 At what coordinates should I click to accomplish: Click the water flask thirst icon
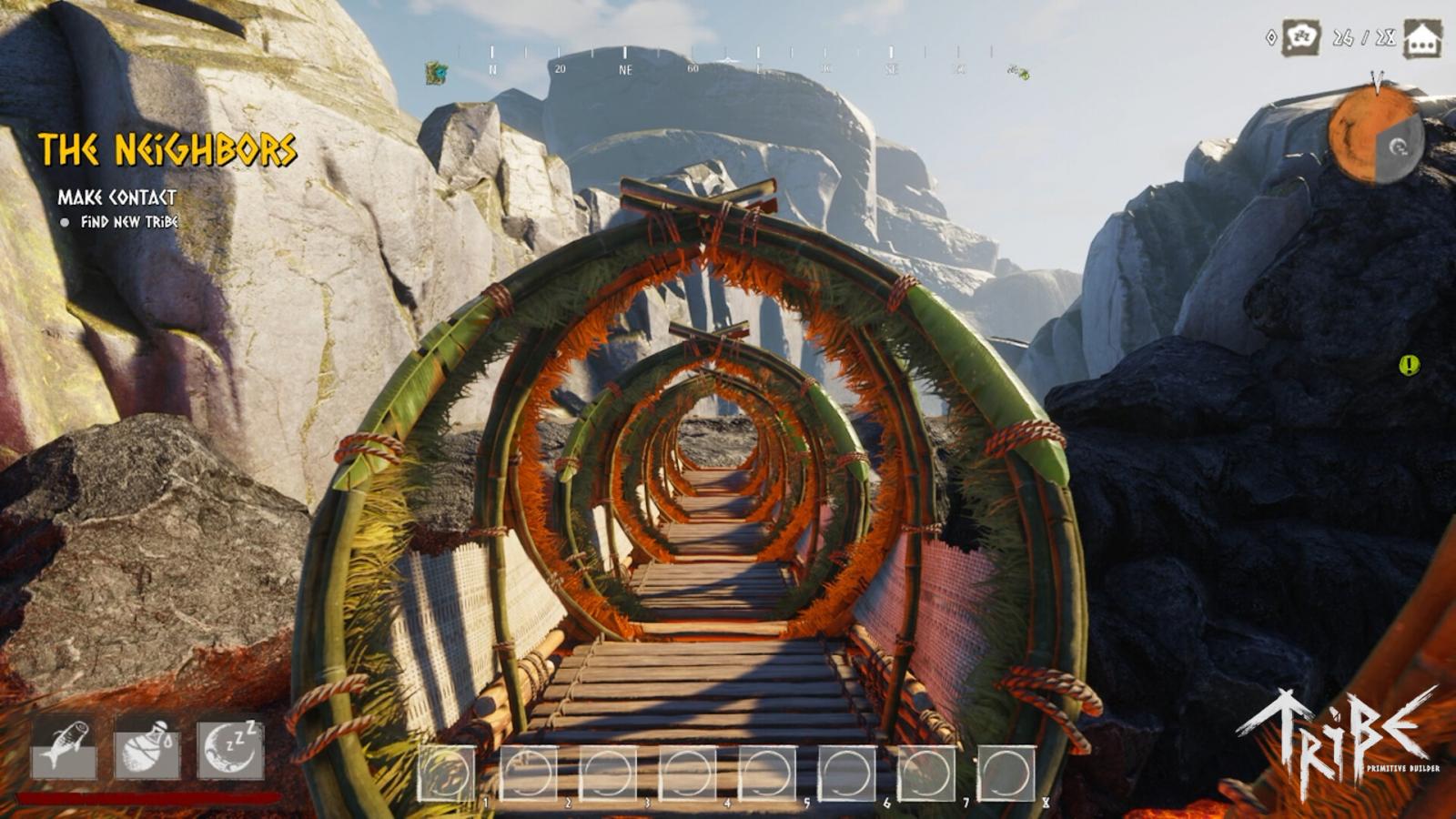(x=147, y=748)
